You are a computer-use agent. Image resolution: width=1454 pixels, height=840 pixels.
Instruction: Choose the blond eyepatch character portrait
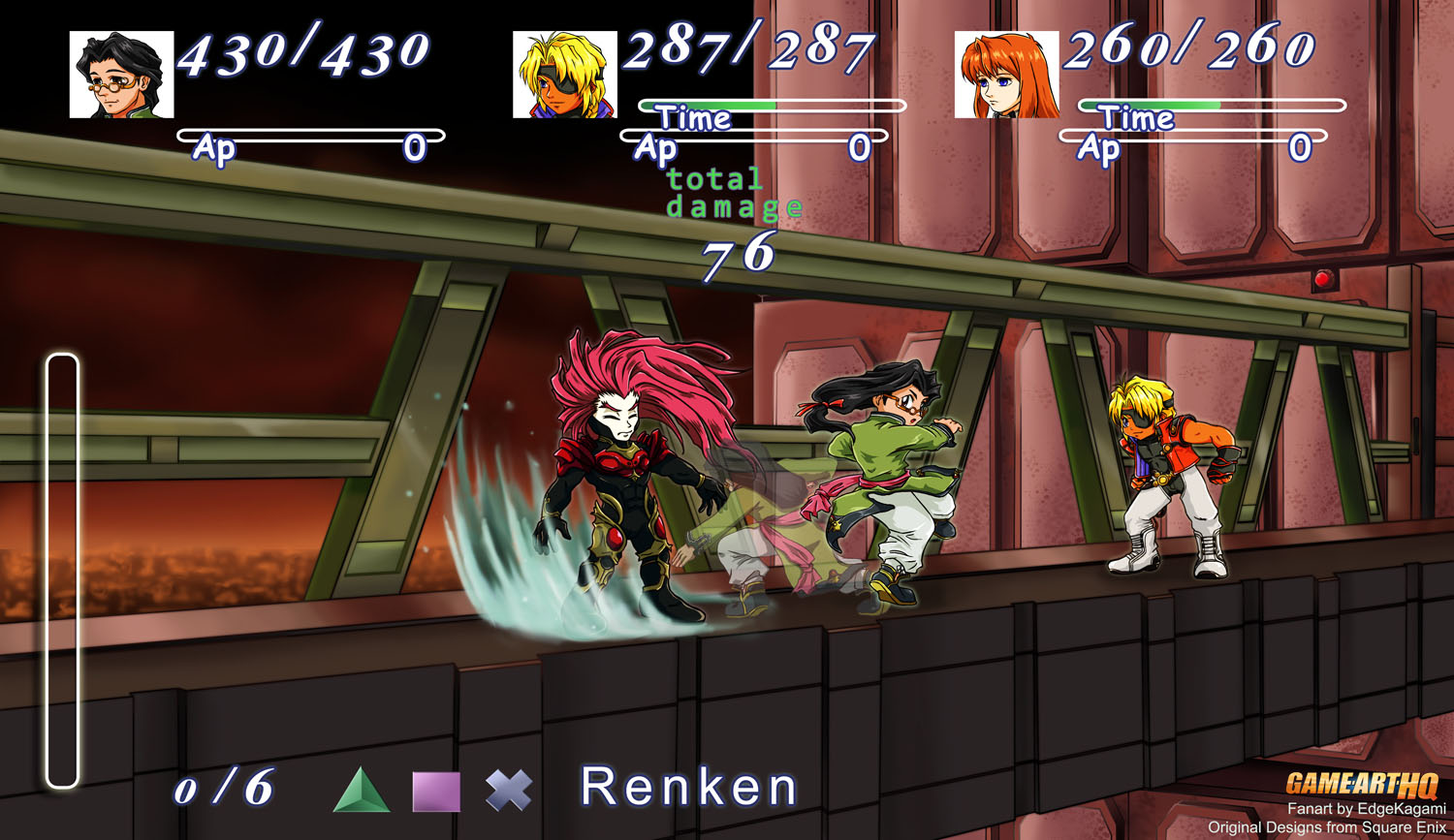564,75
